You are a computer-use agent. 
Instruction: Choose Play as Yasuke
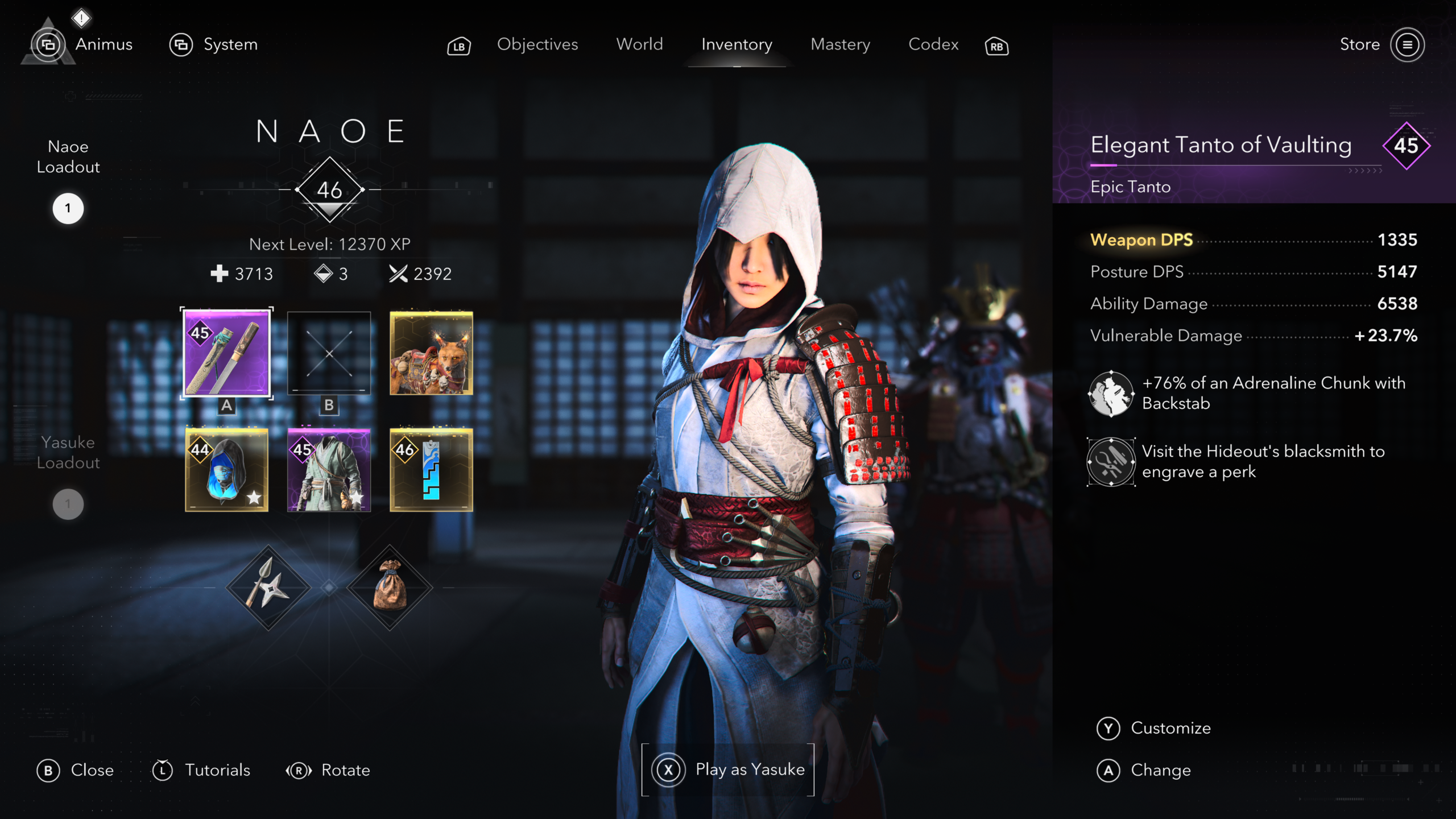728,770
